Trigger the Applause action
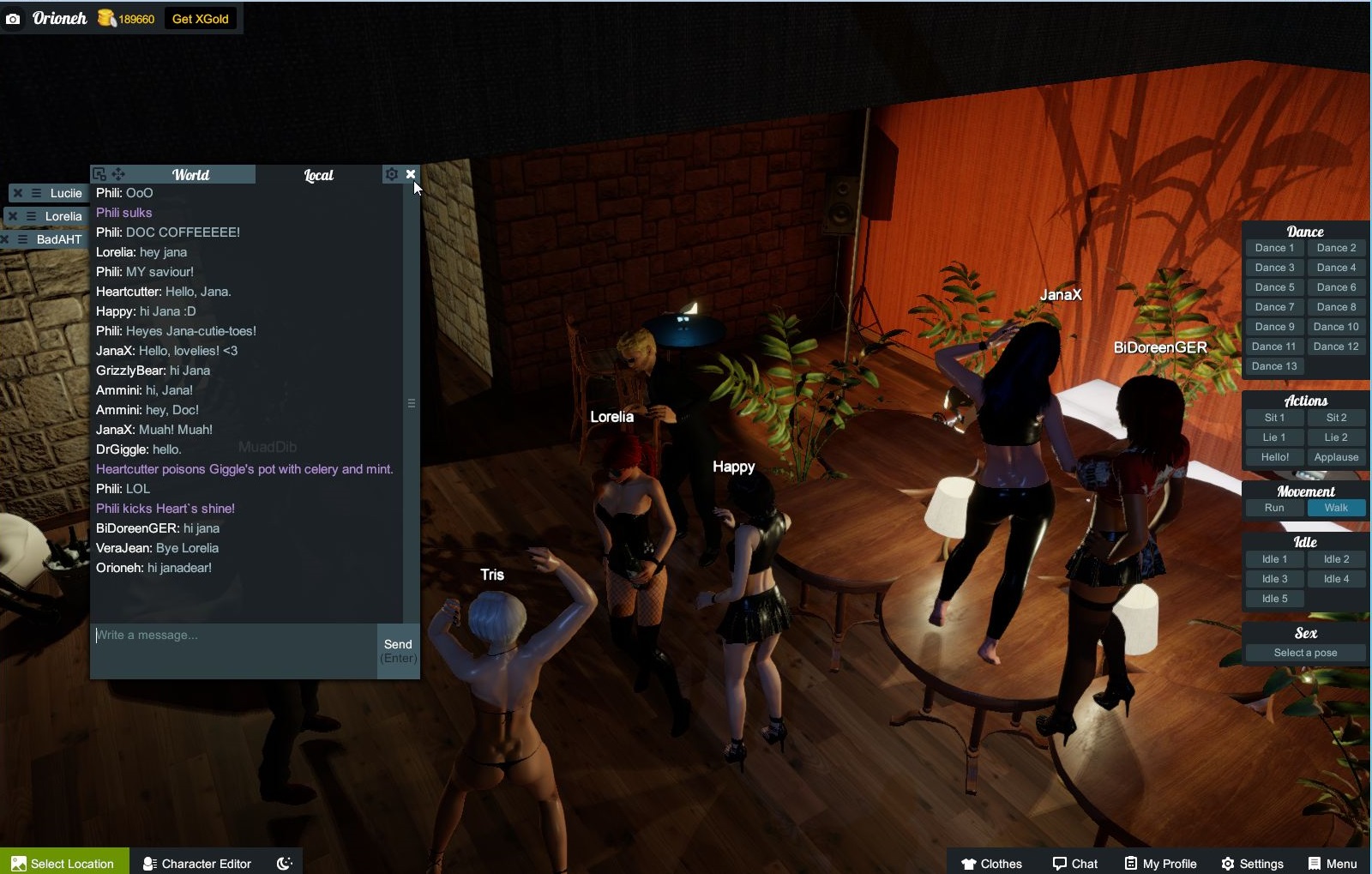The height and width of the screenshot is (874, 1372). tap(1336, 457)
